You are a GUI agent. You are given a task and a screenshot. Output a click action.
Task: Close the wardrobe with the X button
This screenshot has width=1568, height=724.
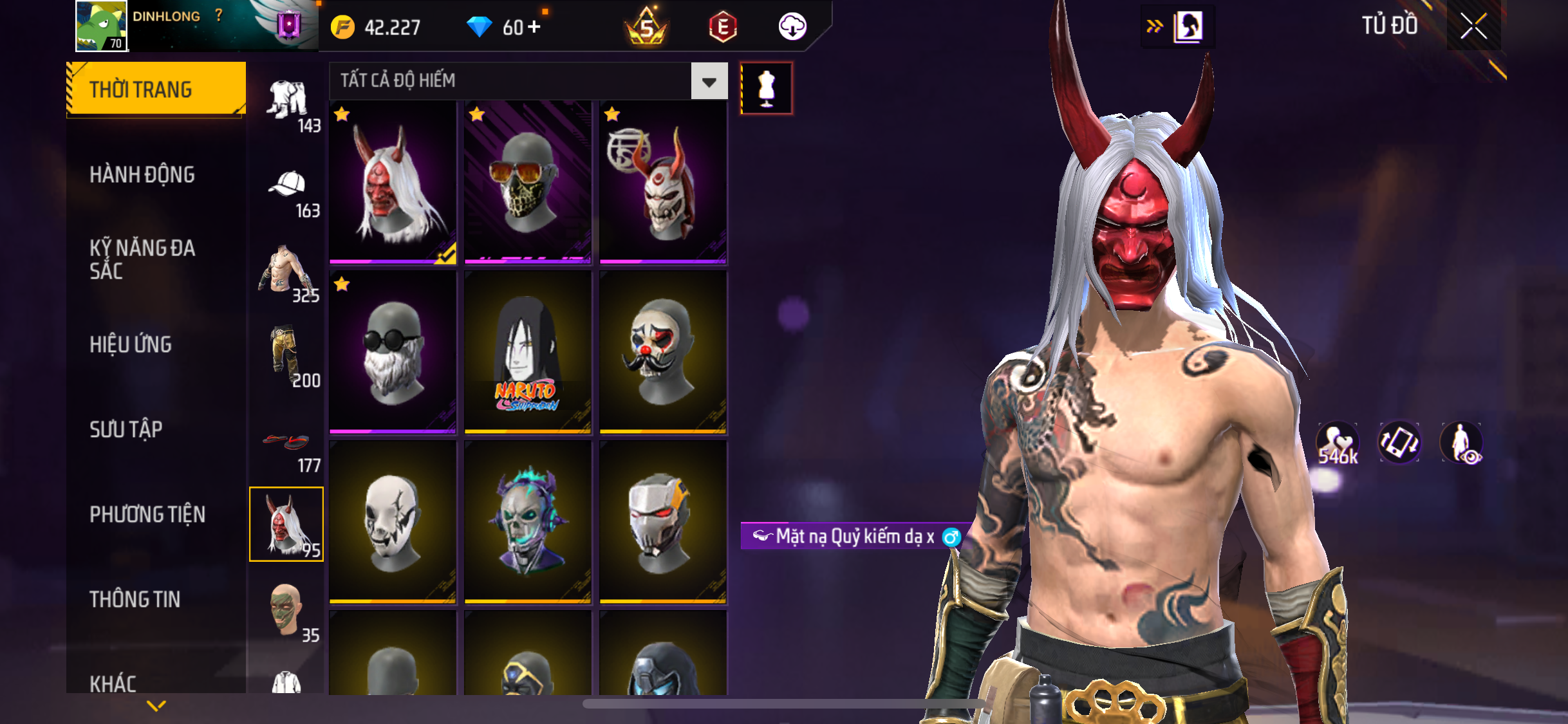pyautogui.click(x=1473, y=26)
